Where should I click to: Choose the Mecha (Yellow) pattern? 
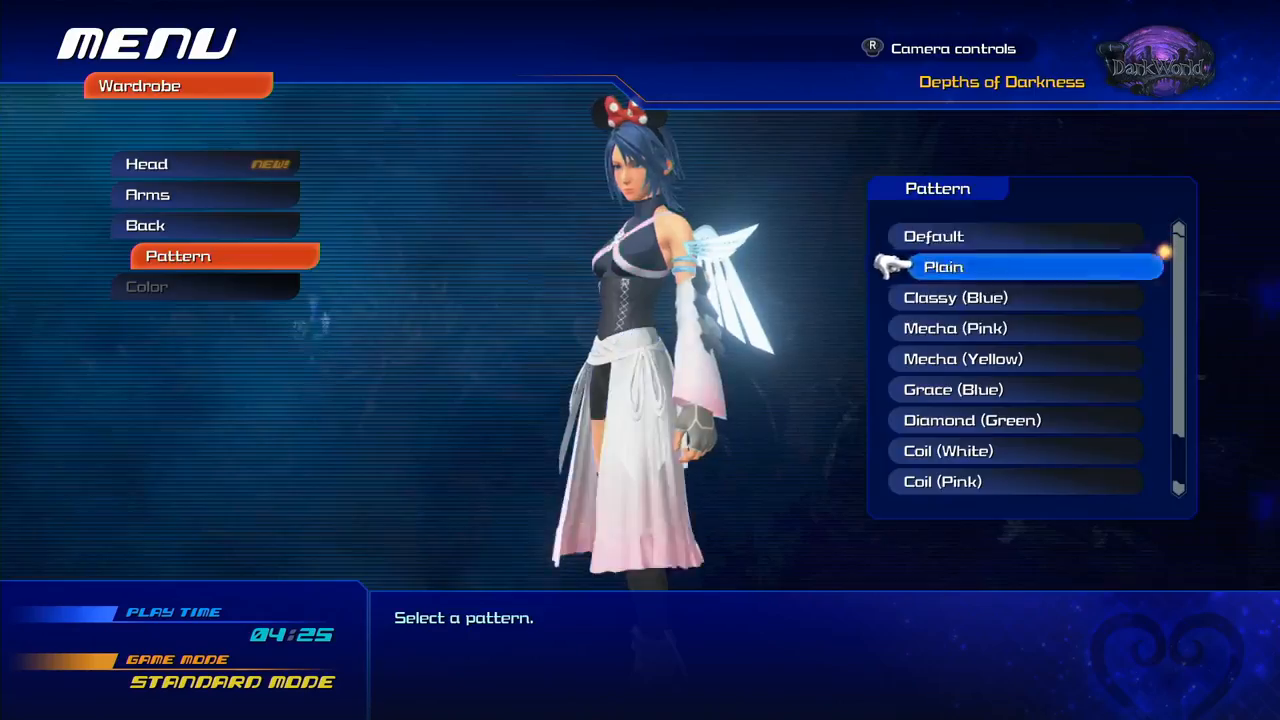click(1015, 359)
